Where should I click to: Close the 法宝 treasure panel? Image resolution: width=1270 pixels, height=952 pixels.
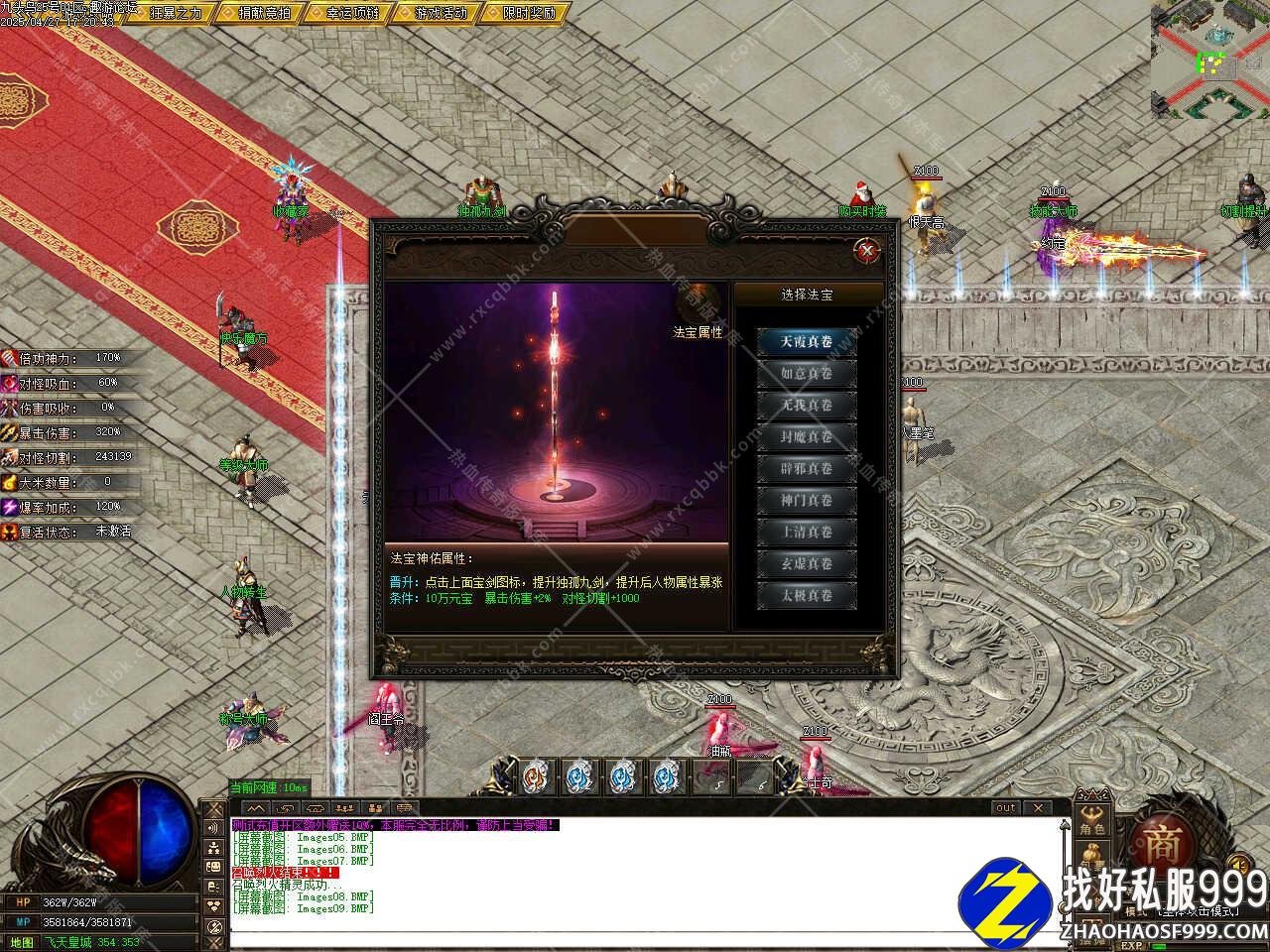coord(867,251)
